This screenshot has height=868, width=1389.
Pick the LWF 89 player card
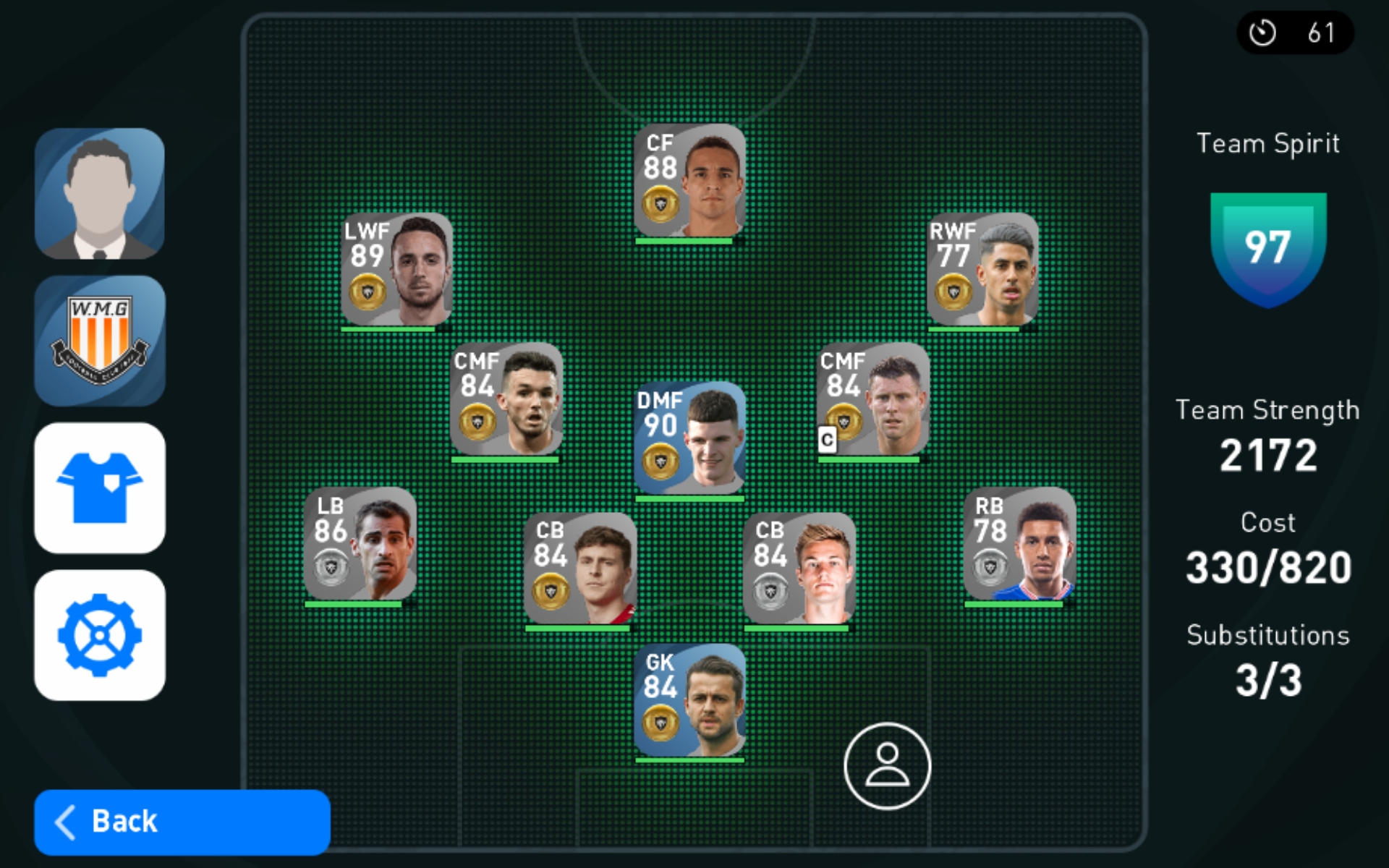(x=396, y=269)
